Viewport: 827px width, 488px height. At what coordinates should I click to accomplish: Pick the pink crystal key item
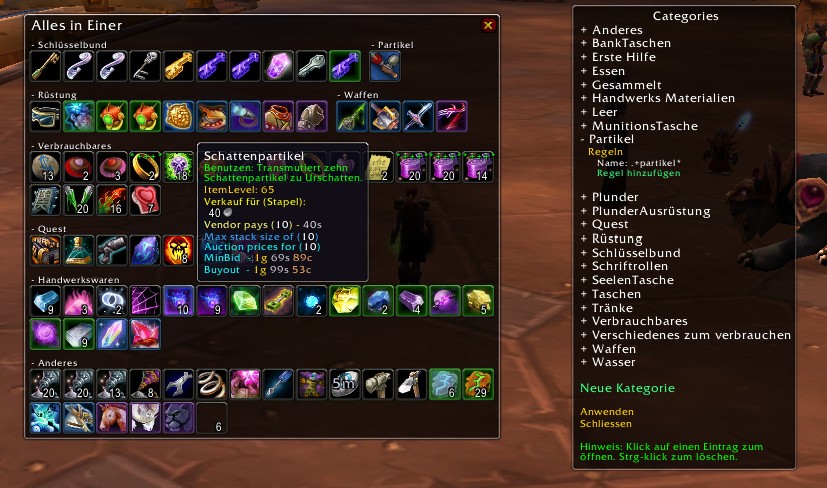click(277, 65)
